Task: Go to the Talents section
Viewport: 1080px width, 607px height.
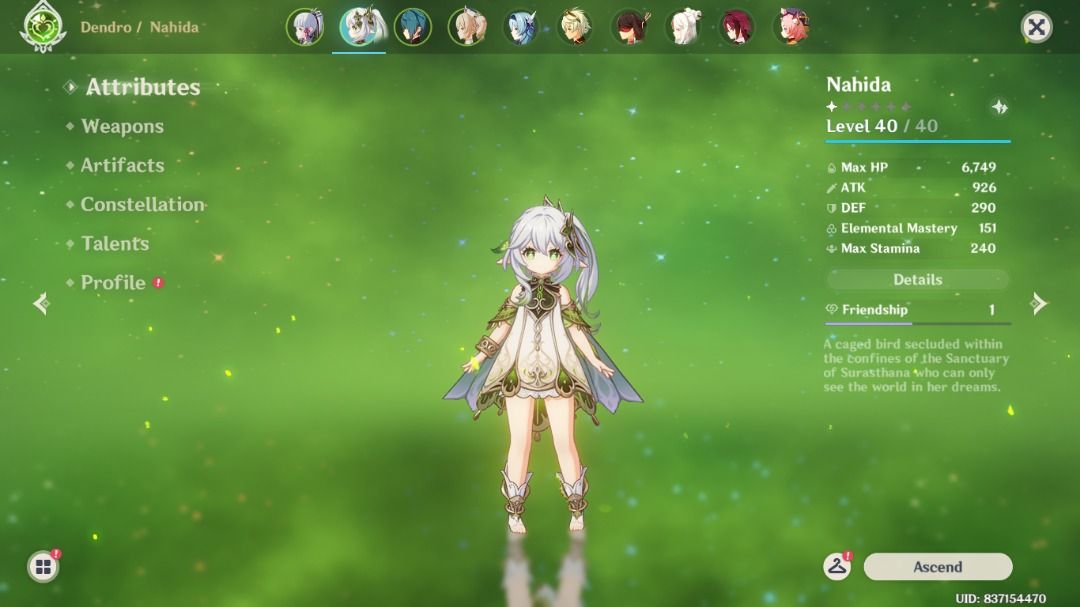Action: pos(115,243)
